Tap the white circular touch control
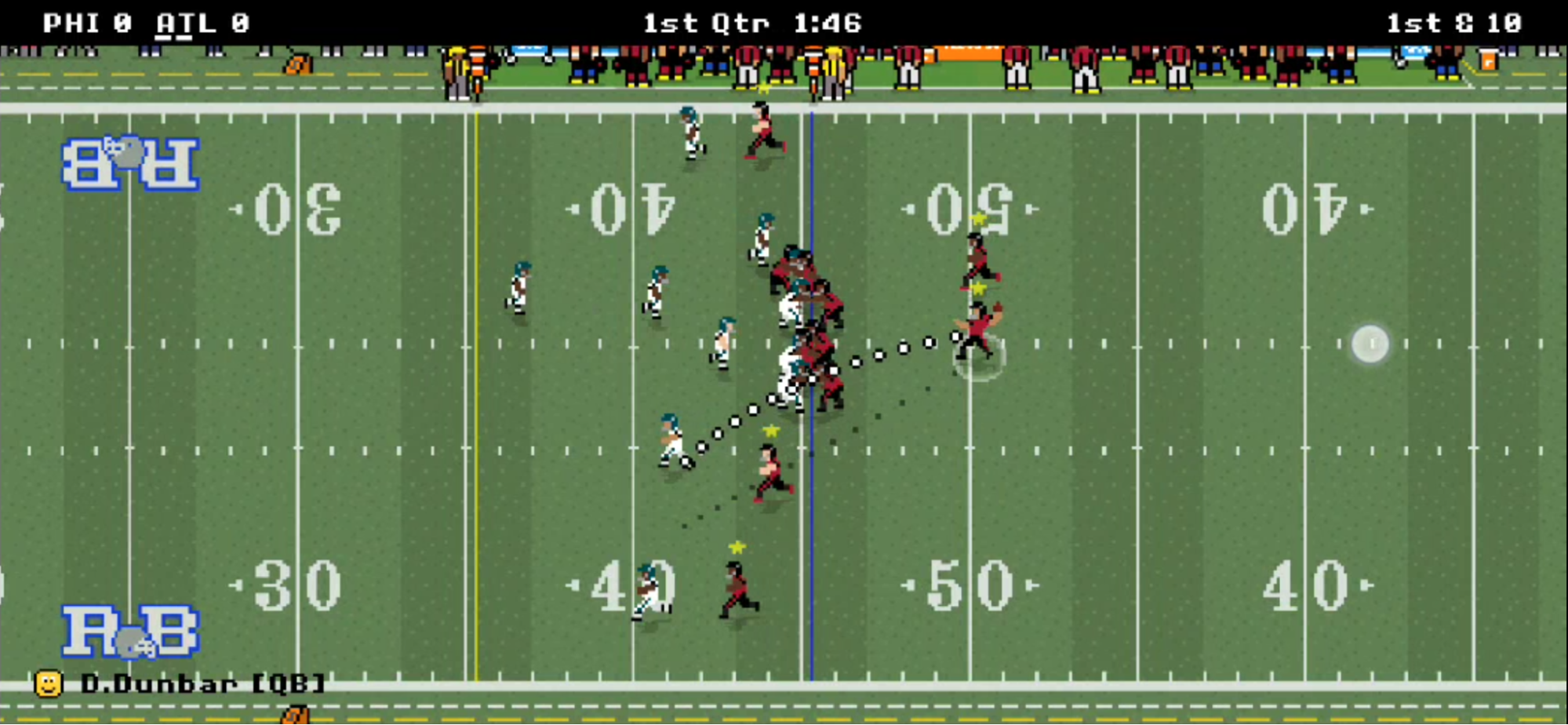This screenshot has width=1568, height=725. (x=1370, y=344)
